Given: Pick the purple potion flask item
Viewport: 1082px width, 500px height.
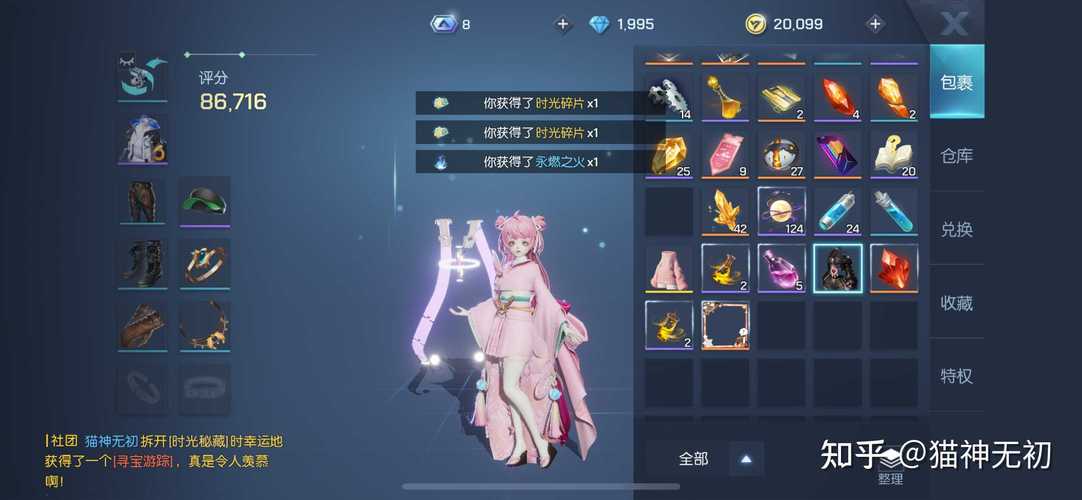Looking at the screenshot, I should [781, 267].
